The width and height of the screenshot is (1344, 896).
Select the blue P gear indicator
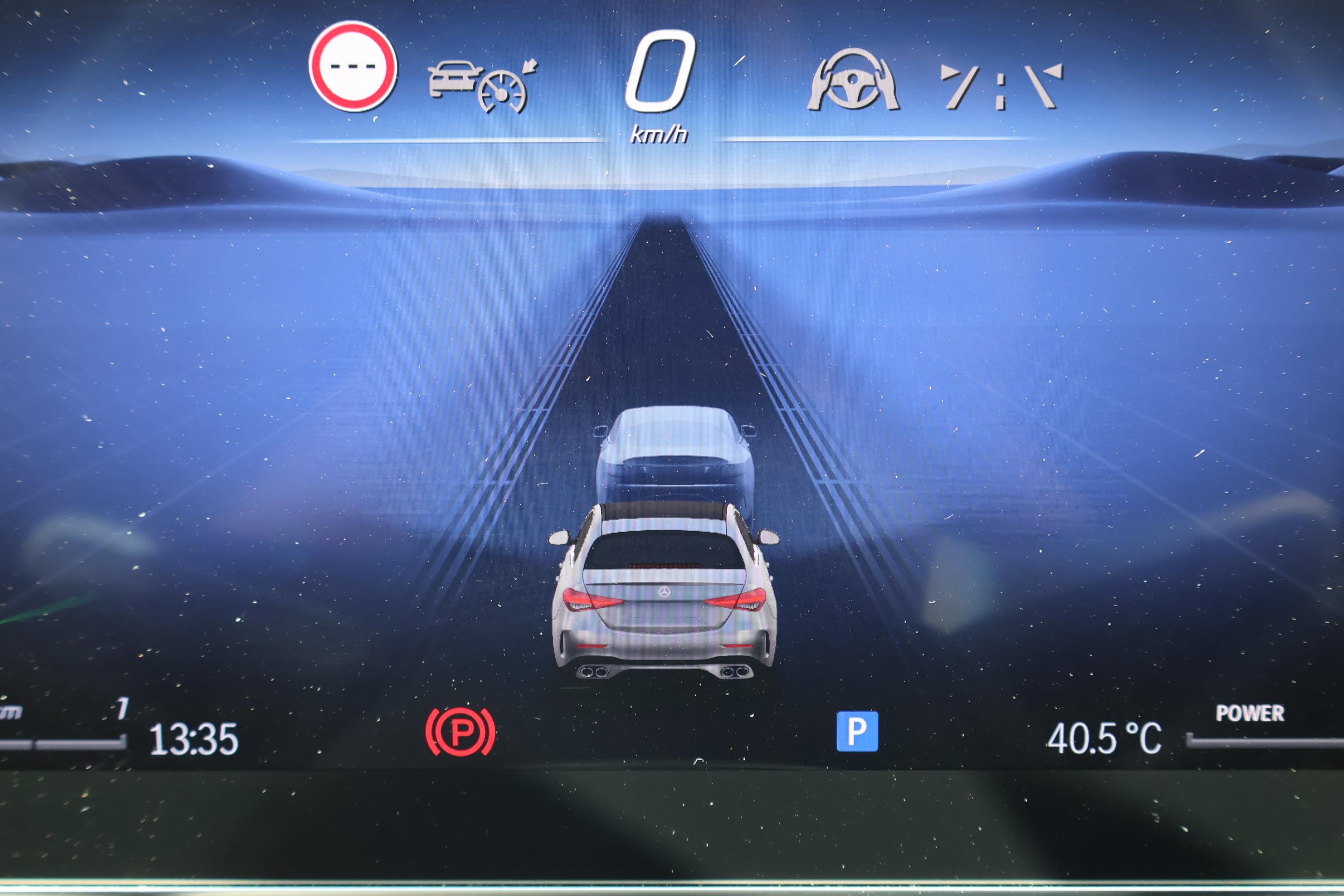857,731
